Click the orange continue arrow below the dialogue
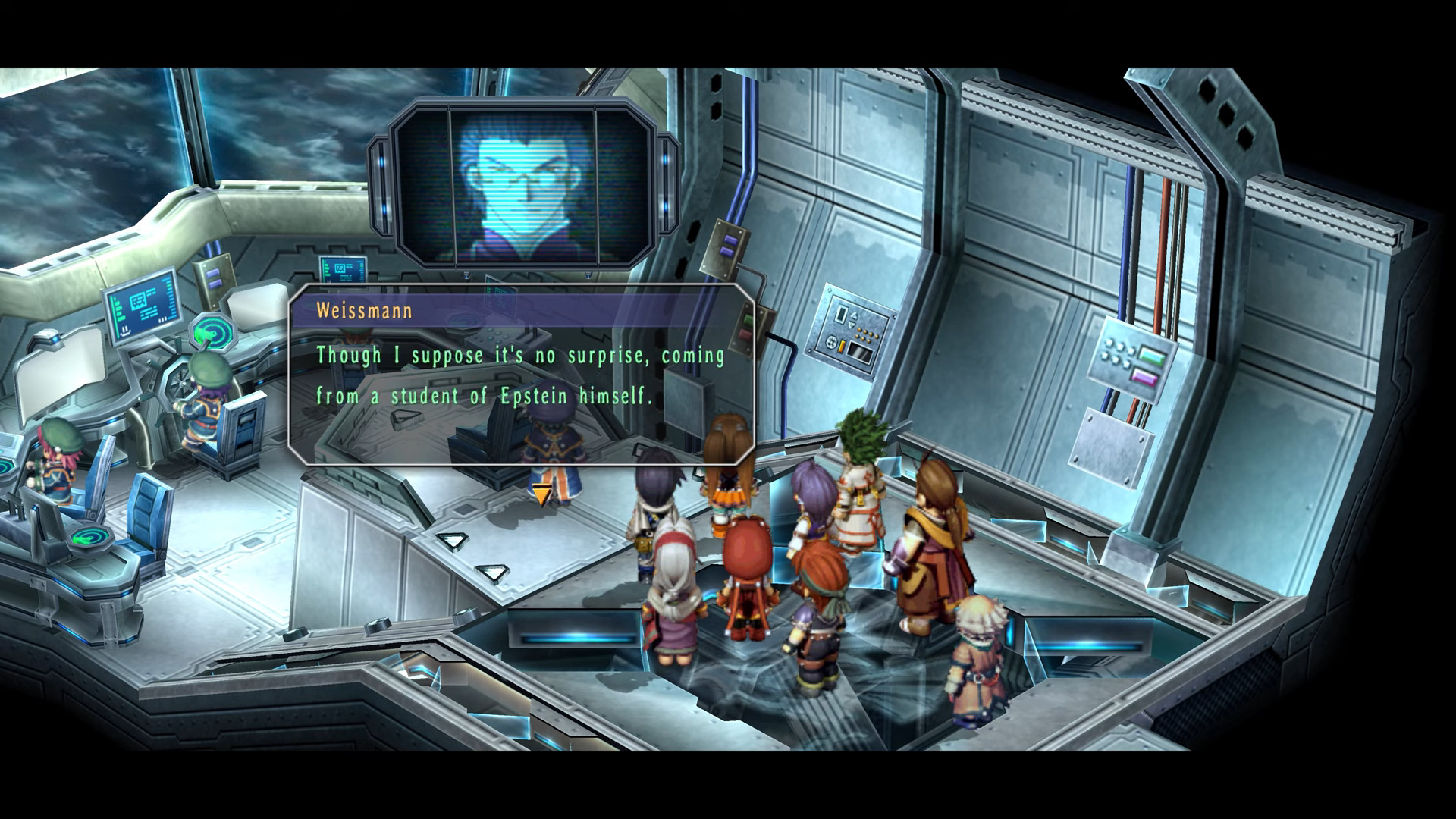The image size is (1456, 819). point(541,496)
